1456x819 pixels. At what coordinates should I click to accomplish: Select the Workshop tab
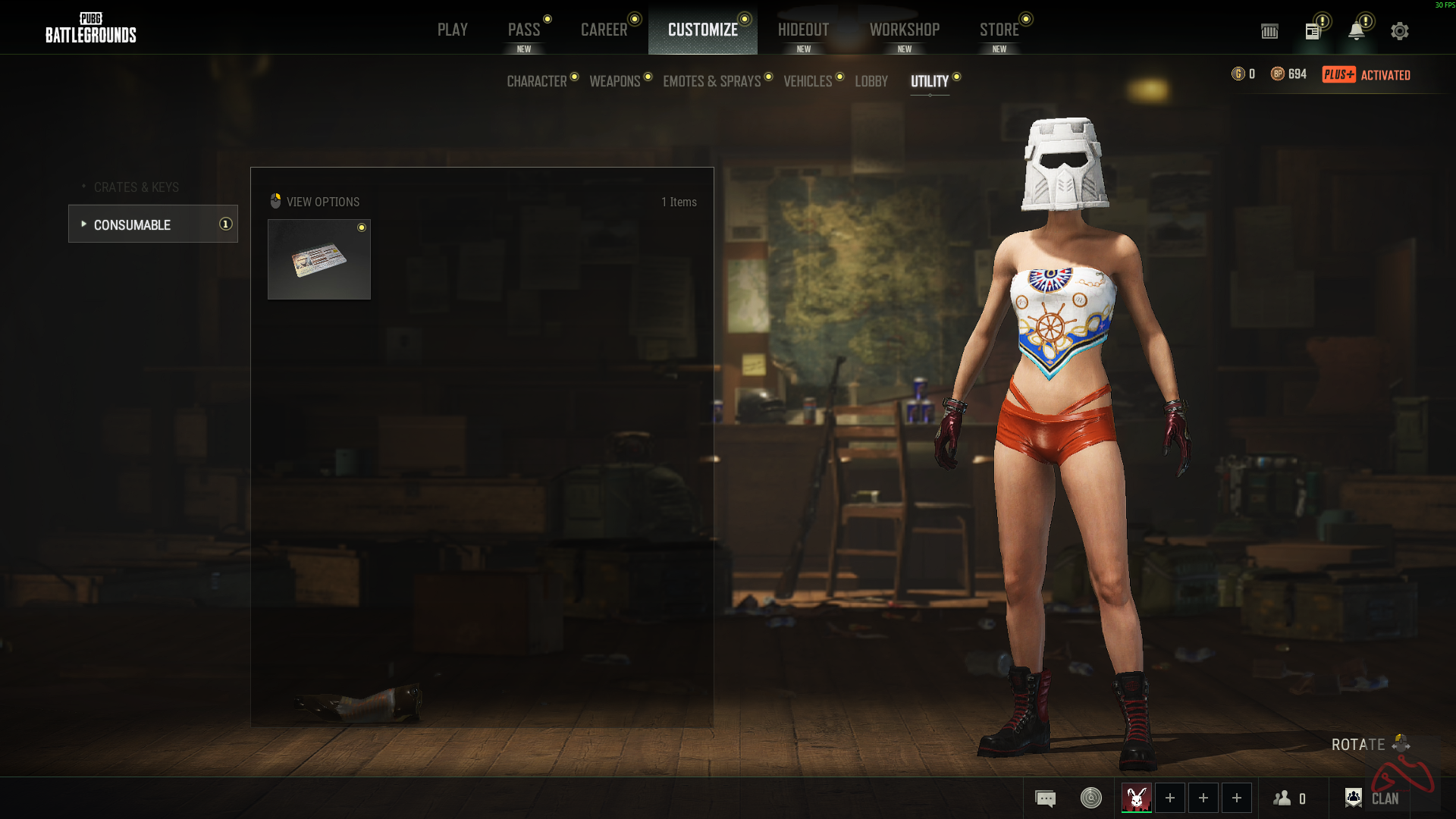[x=904, y=30]
